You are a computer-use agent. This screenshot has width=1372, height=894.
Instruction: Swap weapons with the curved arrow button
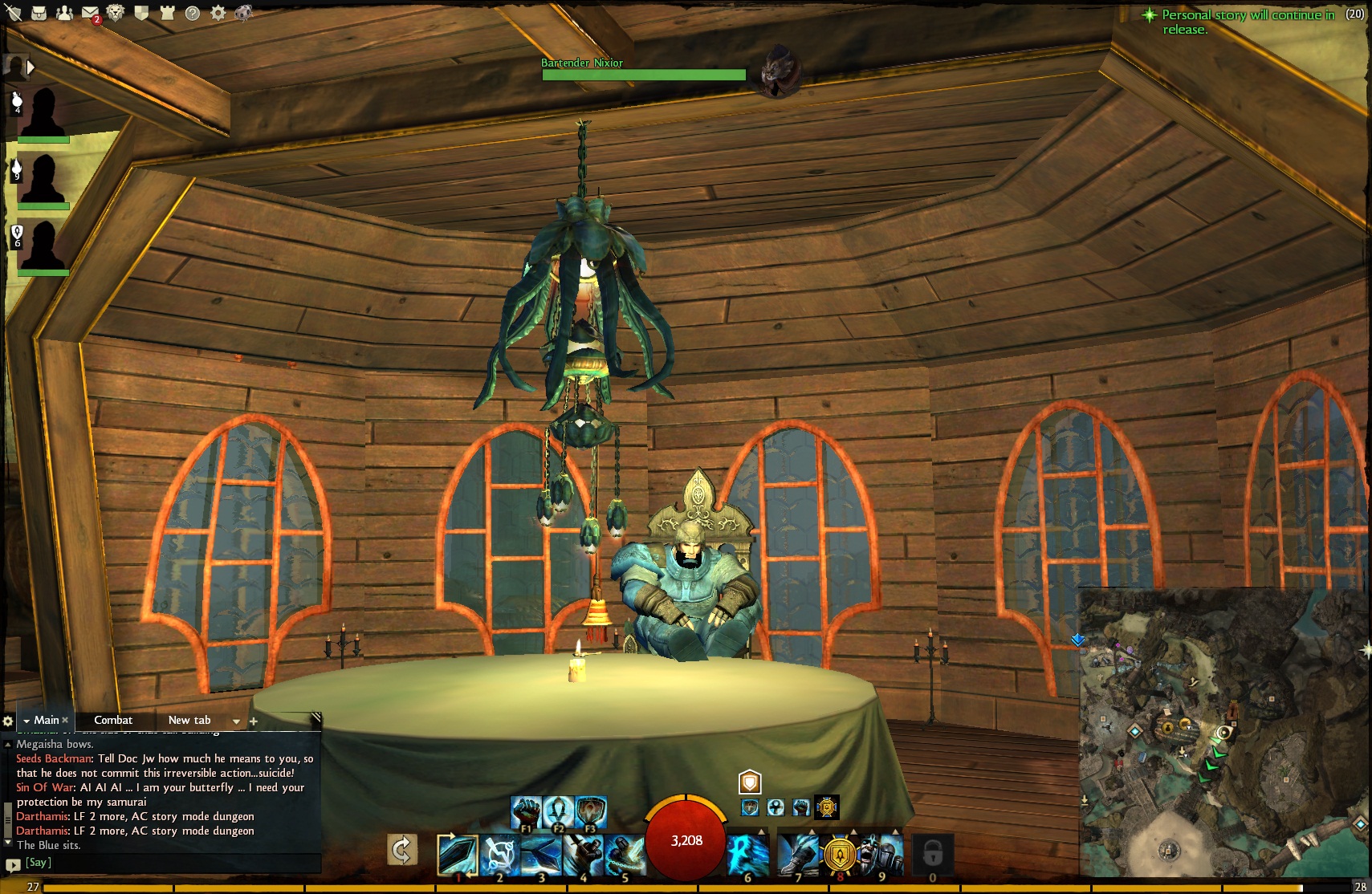point(402,849)
